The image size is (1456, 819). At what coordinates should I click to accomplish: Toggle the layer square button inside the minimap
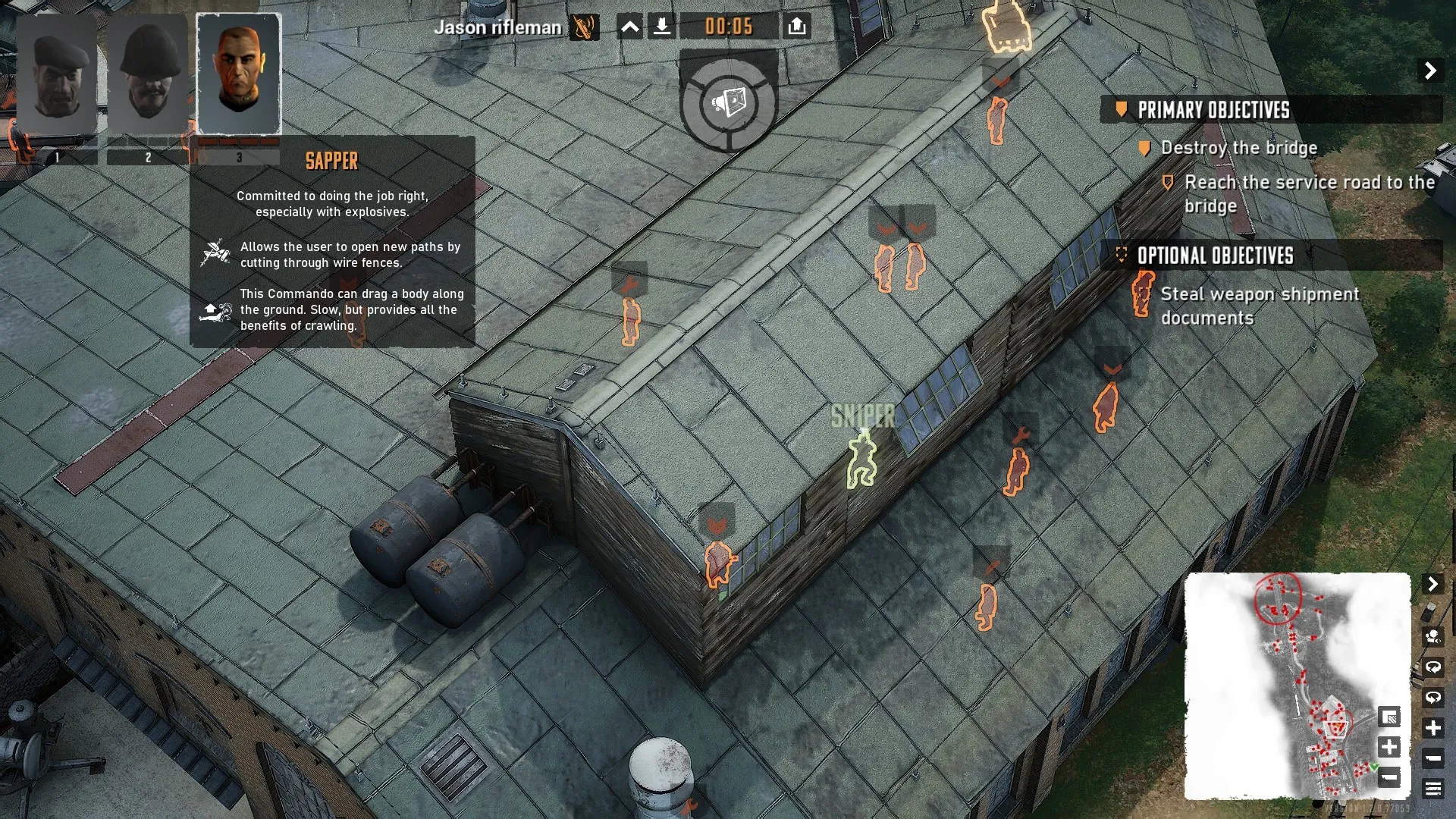click(1389, 717)
